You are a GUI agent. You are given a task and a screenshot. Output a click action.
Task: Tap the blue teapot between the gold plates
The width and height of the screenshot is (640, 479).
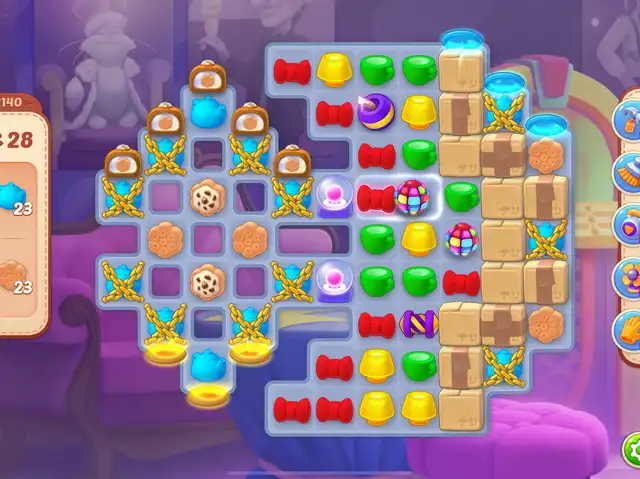(x=207, y=365)
